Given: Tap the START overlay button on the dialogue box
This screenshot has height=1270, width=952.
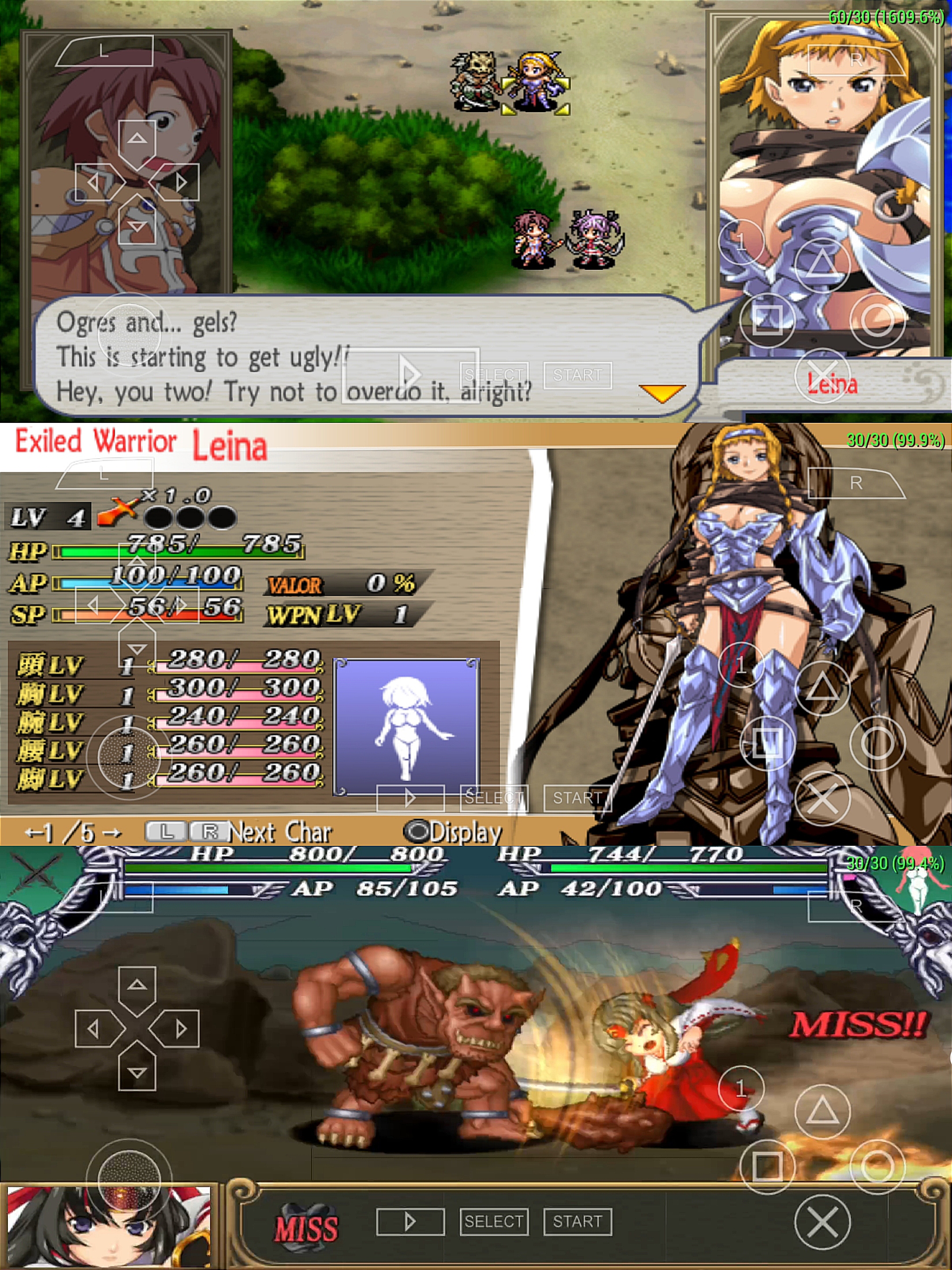Looking at the screenshot, I should pos(577,375).
